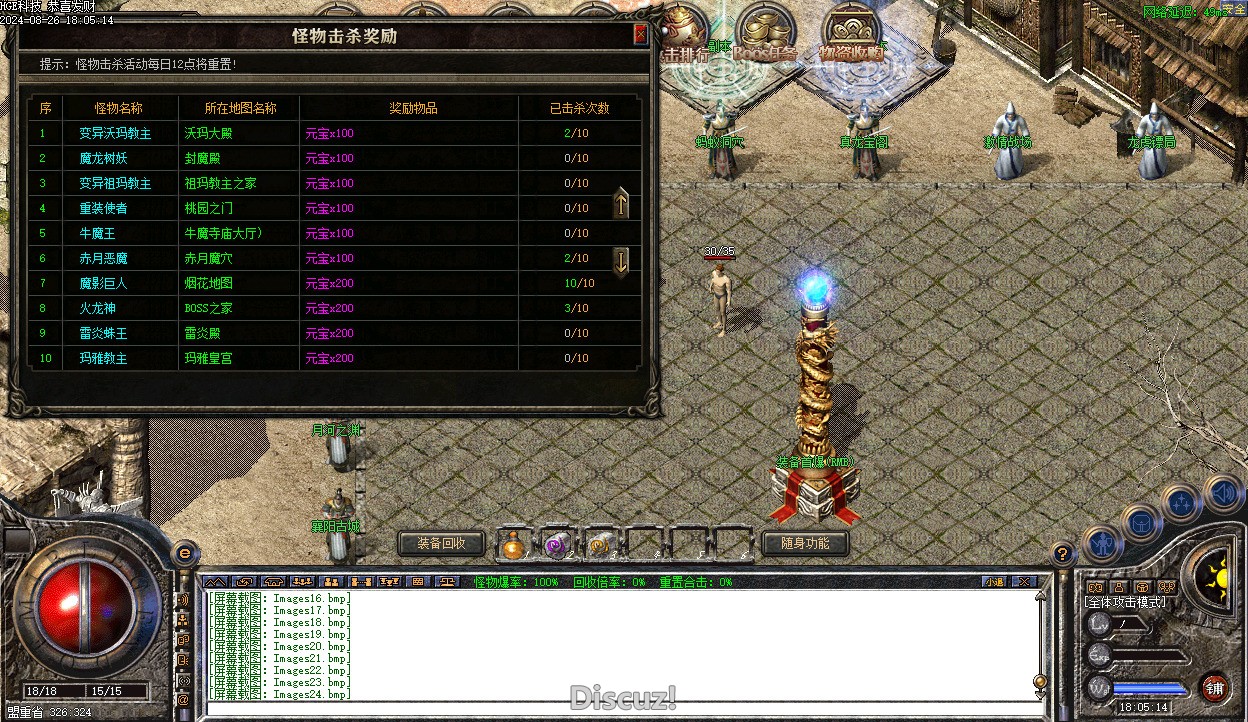The height and width of the screenshot is (722, 1248).
Task: Toggle the 全体攻击模式 attack mode label
Action: [1125, 602]
